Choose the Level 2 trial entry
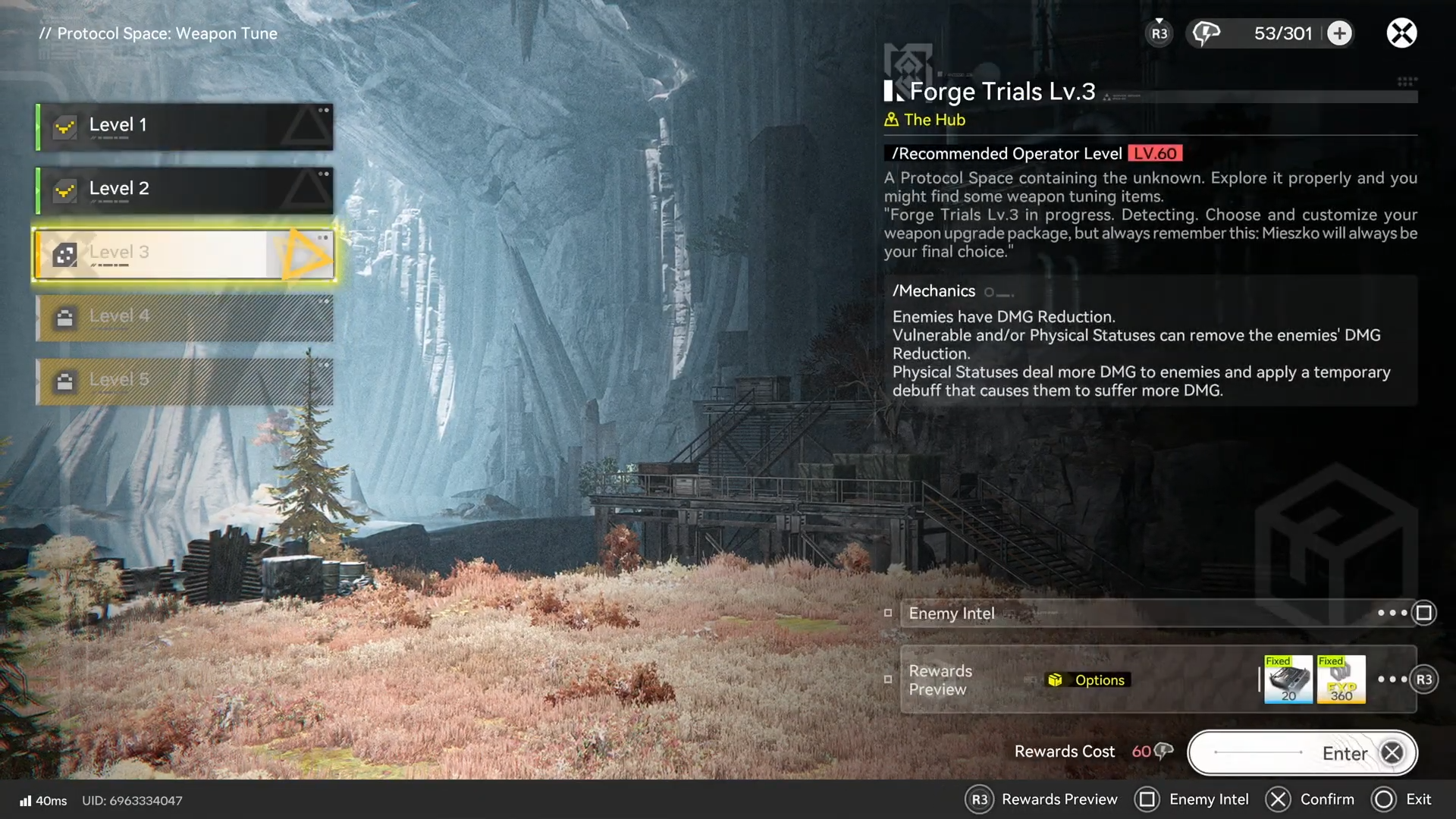This screenshot has height=819, width=1456. tap(184, 190)
